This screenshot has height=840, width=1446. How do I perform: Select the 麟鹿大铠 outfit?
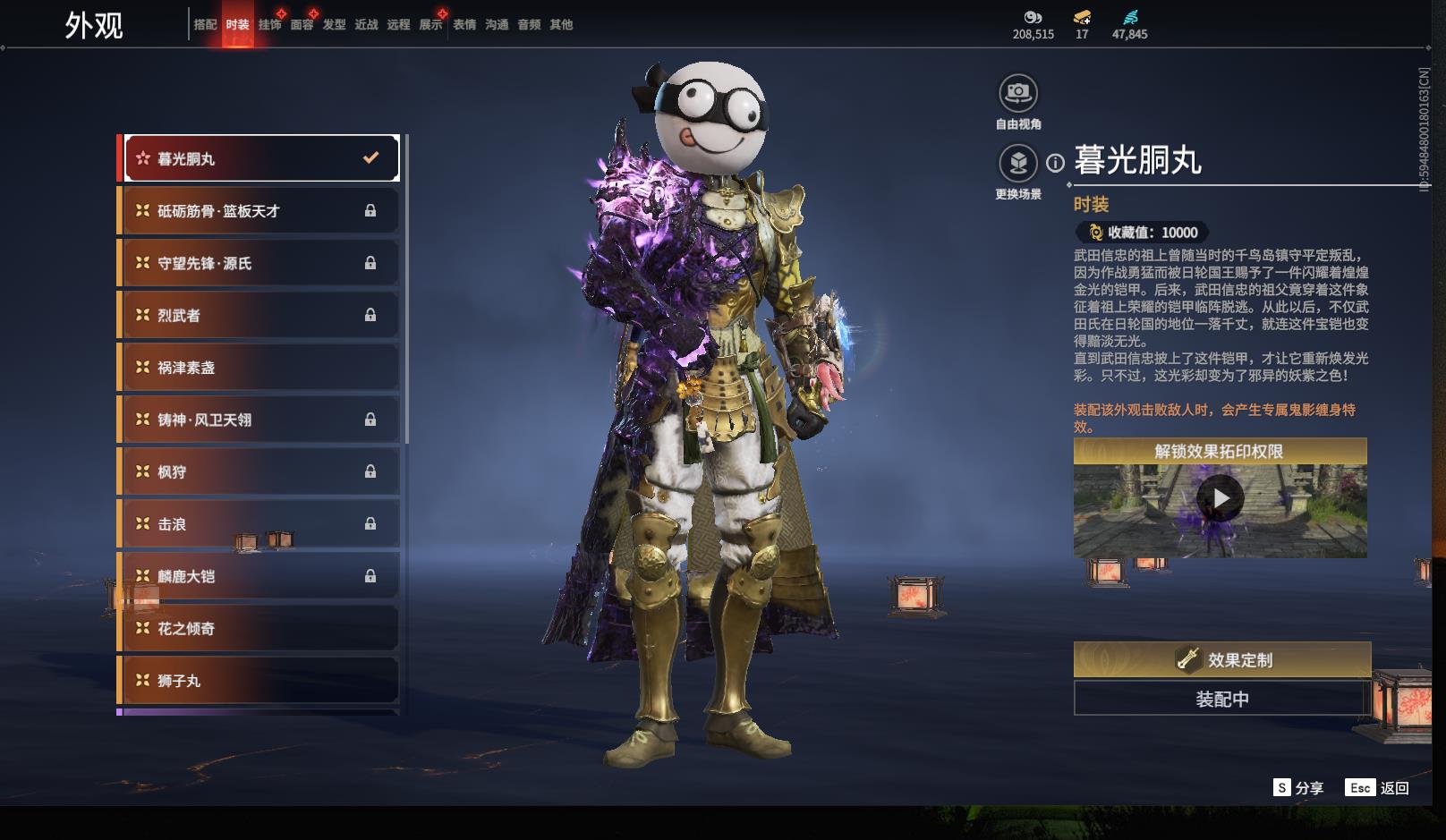click(x=259, y=576)
